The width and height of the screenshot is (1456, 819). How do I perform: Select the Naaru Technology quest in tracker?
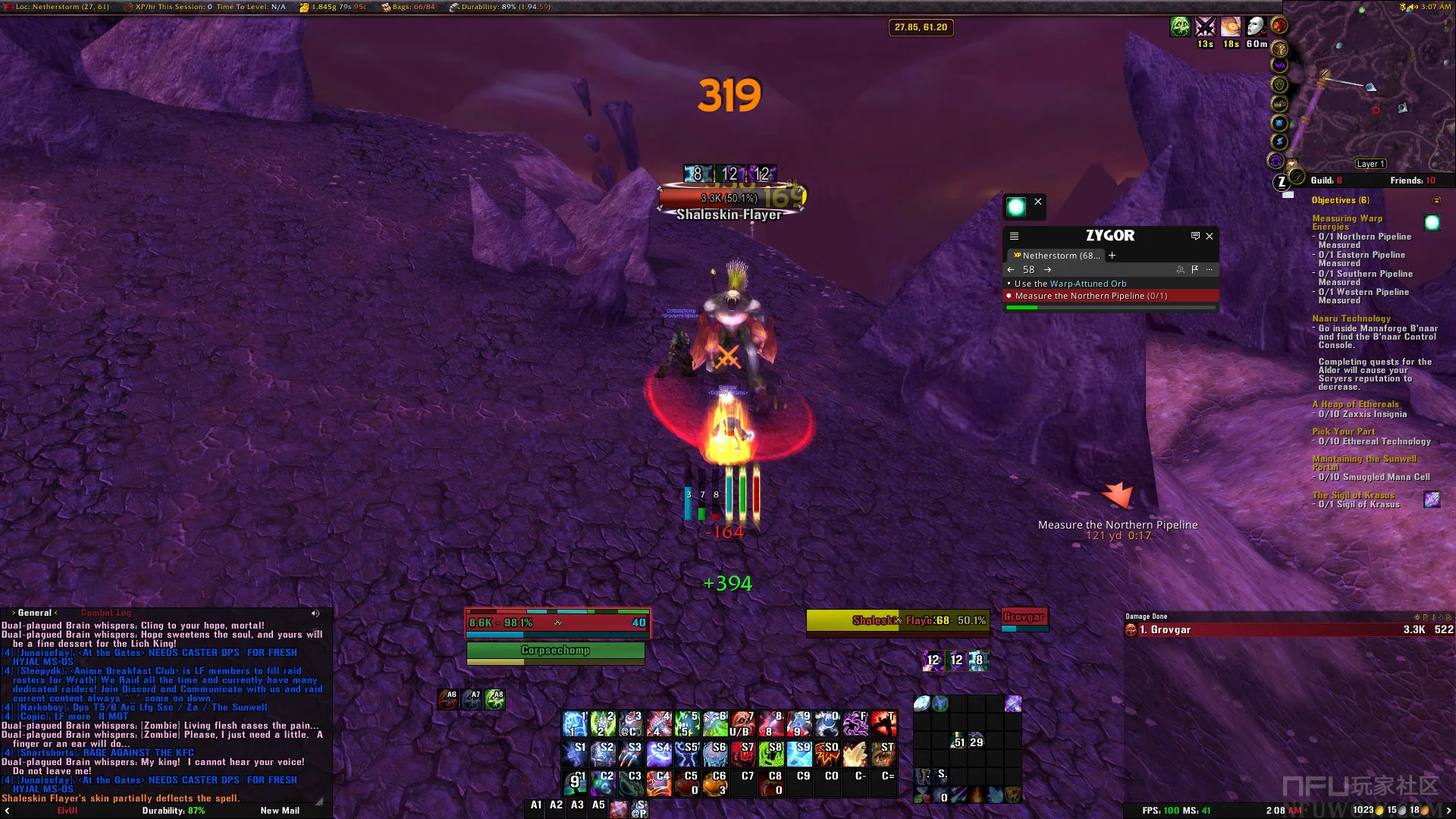tap(1351, 318)
